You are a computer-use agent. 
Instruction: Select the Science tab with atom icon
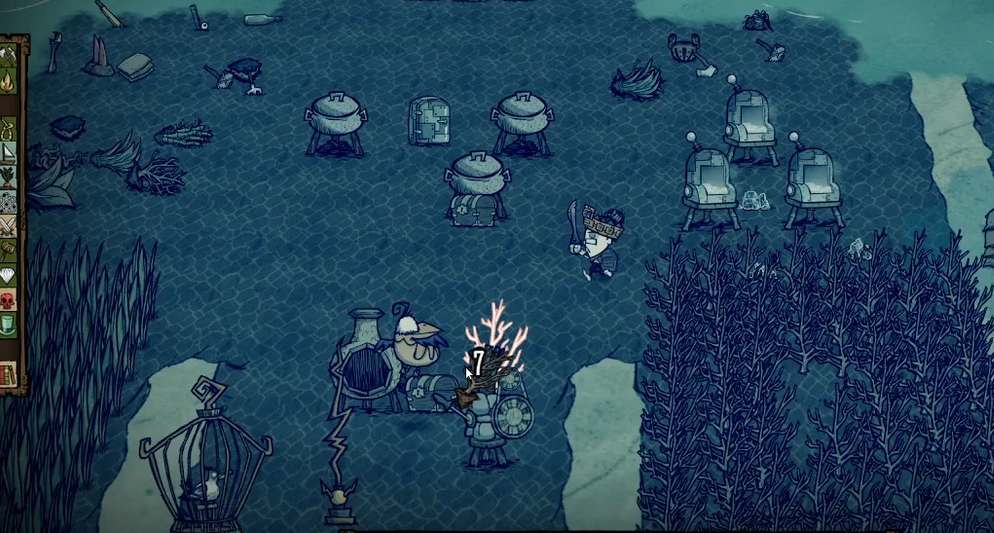click(8, 201)
